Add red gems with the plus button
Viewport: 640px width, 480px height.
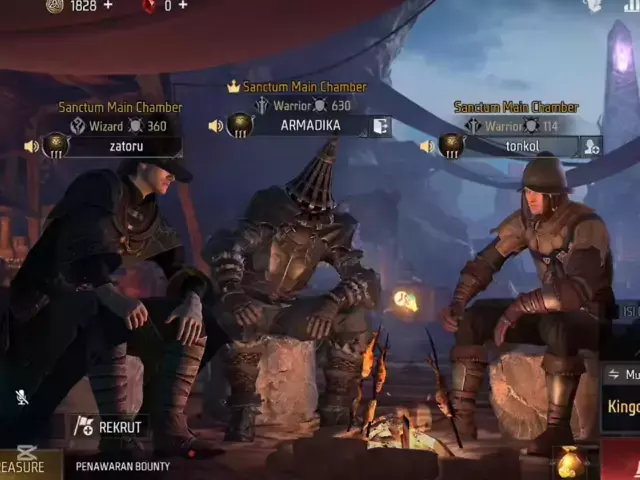click(x=182, y=6)
